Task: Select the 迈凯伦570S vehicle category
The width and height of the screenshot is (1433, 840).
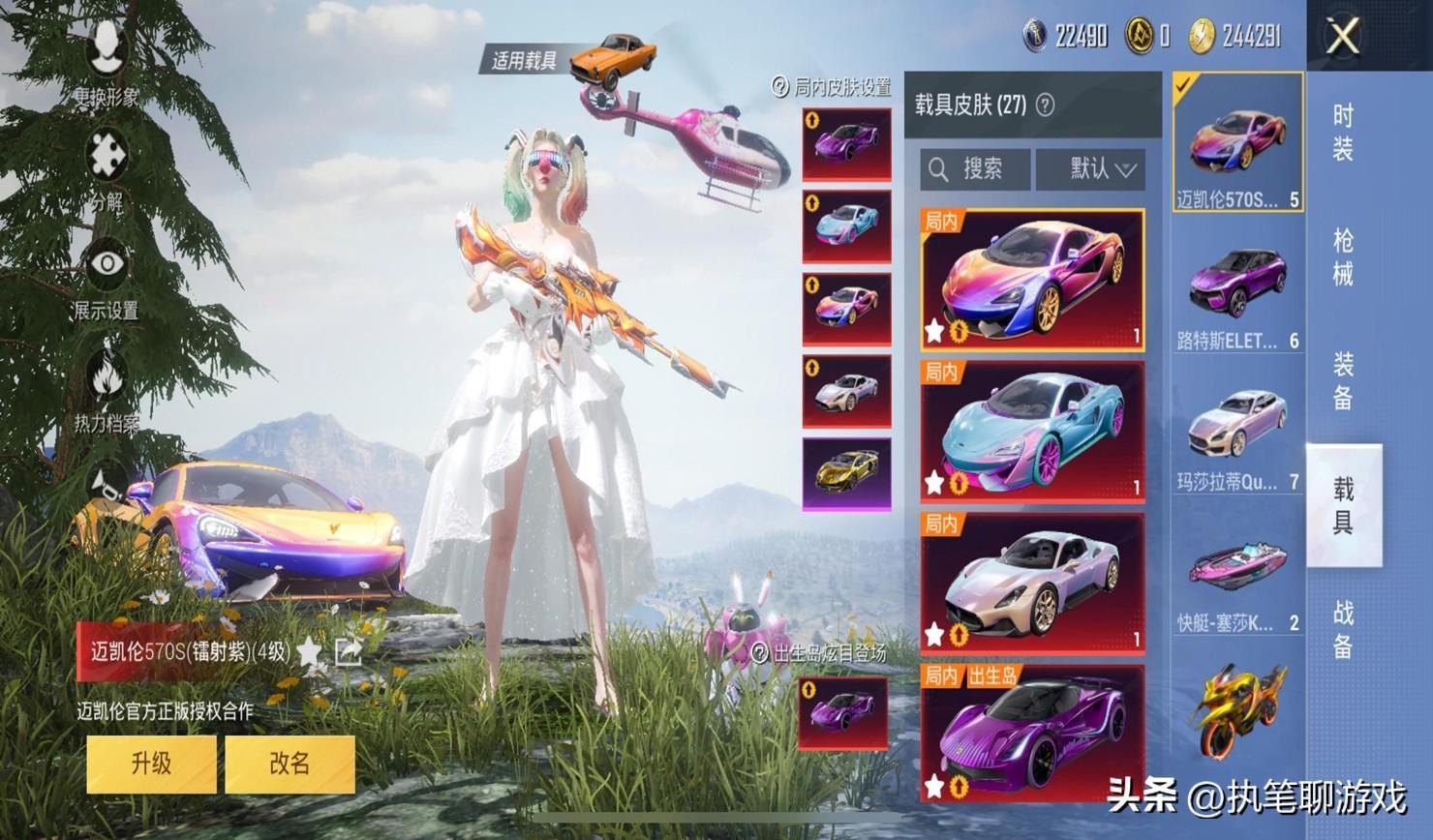Action: 1237,142
